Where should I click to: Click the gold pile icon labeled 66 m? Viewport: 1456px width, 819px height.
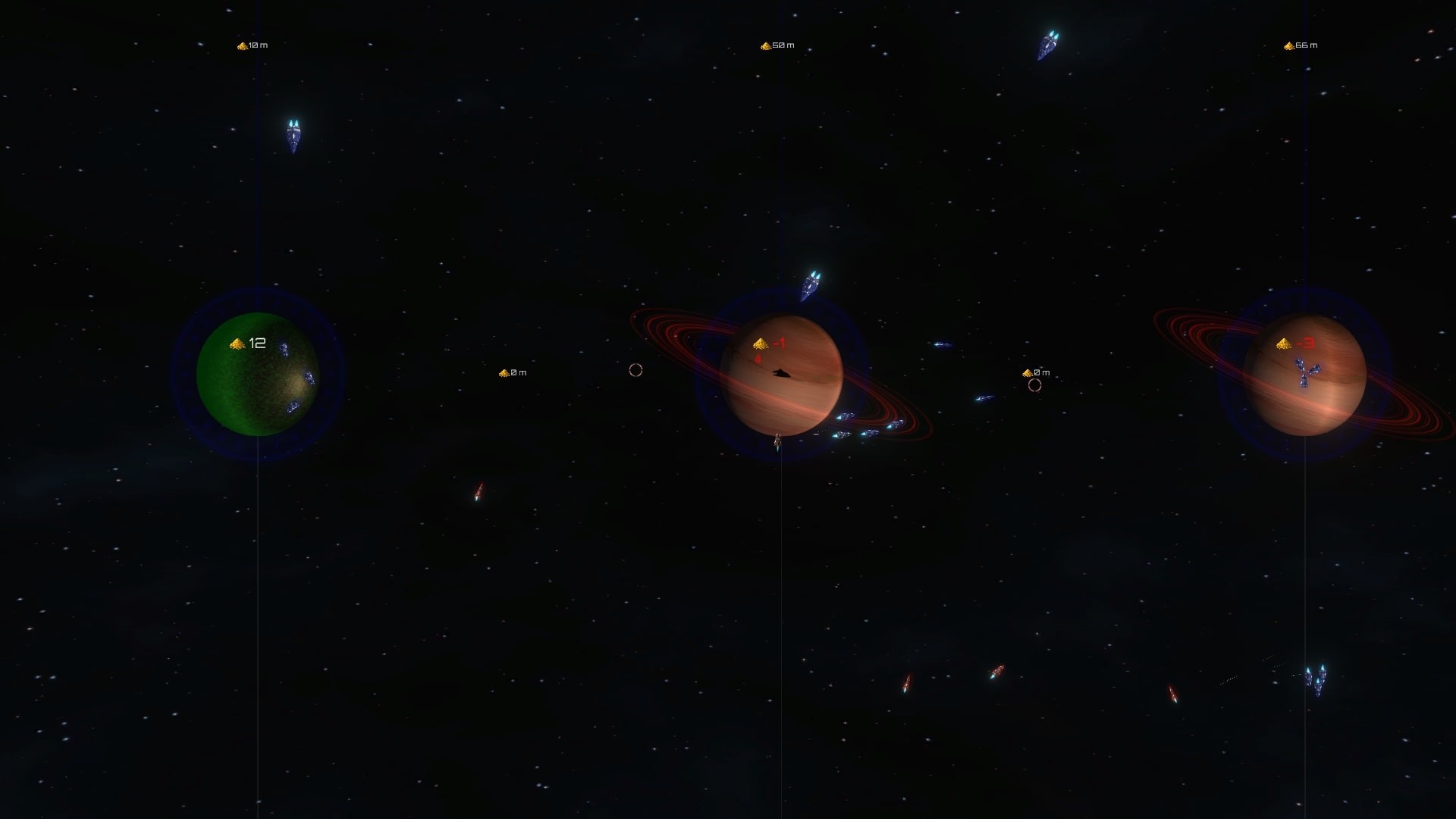point(1289,45)
